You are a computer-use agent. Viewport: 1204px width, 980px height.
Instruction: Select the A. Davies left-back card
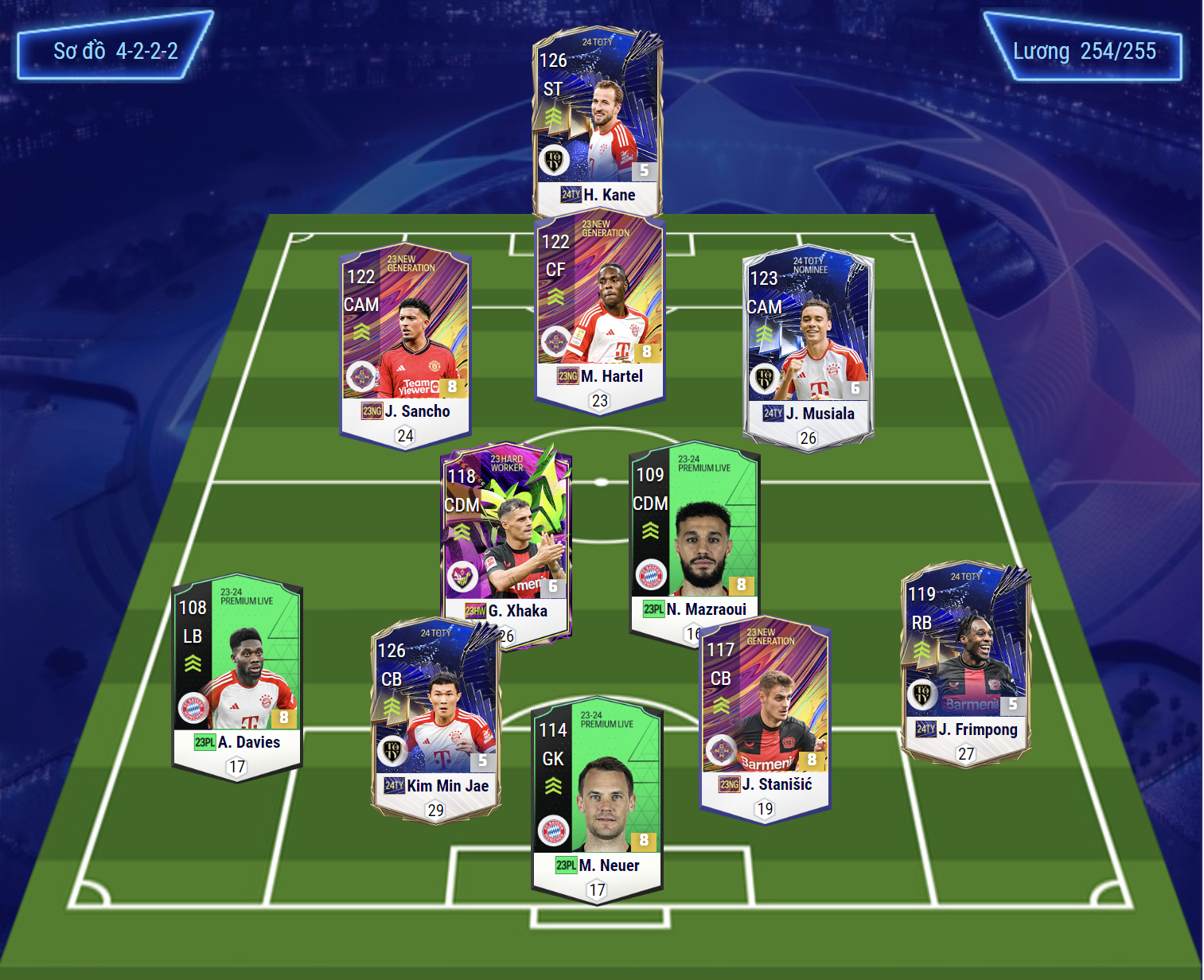237,676
